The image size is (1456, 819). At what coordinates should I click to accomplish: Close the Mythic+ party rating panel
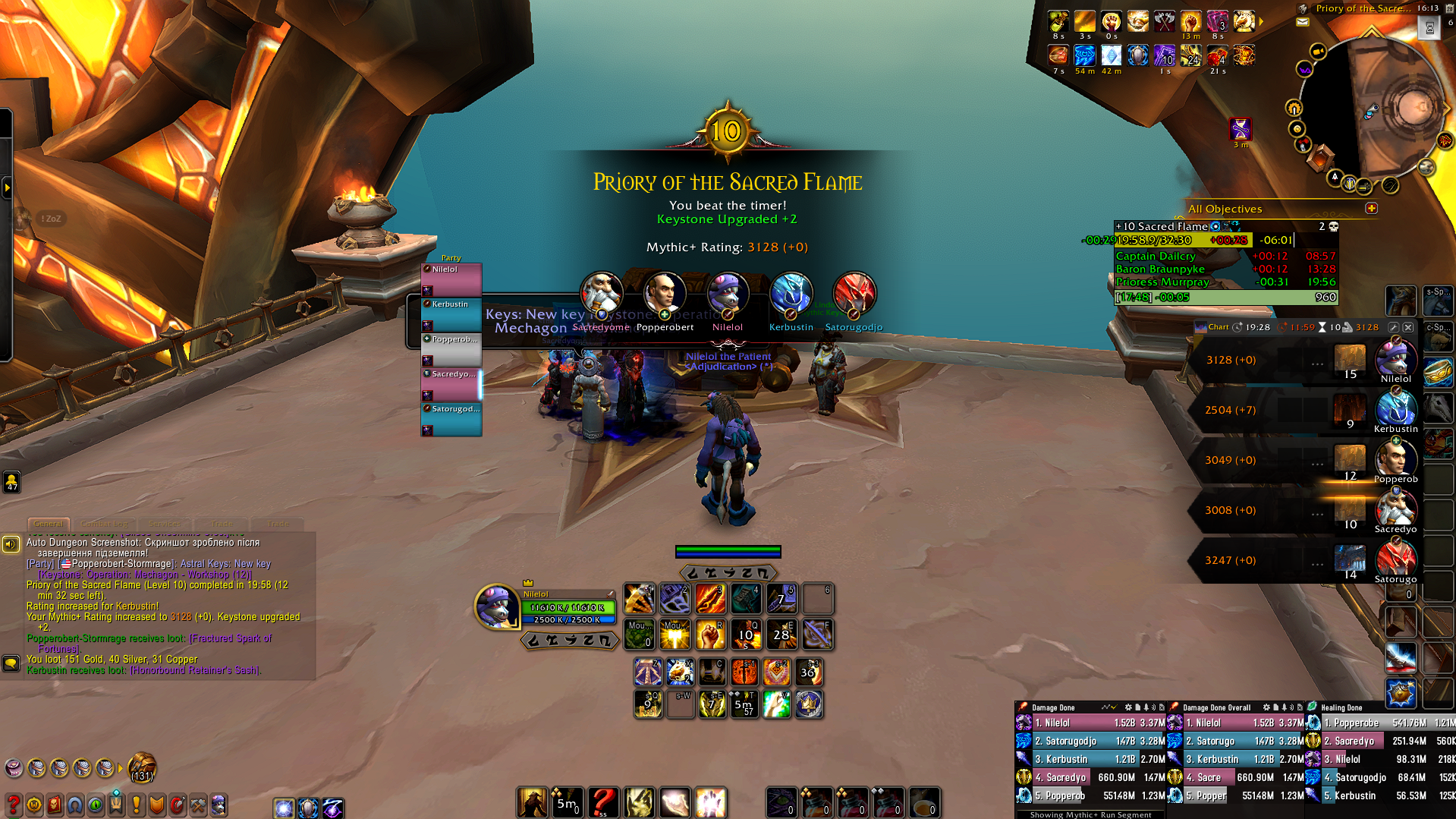pos(1408,327)
